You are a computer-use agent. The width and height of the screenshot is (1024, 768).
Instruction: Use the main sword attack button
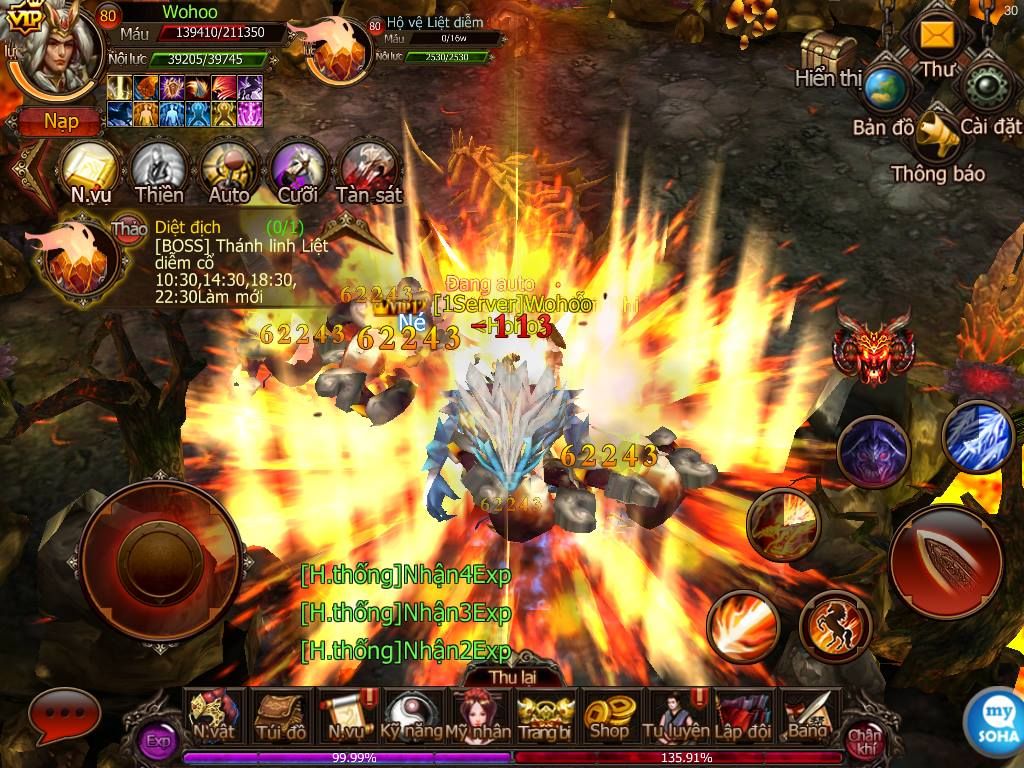coord(945,556)
